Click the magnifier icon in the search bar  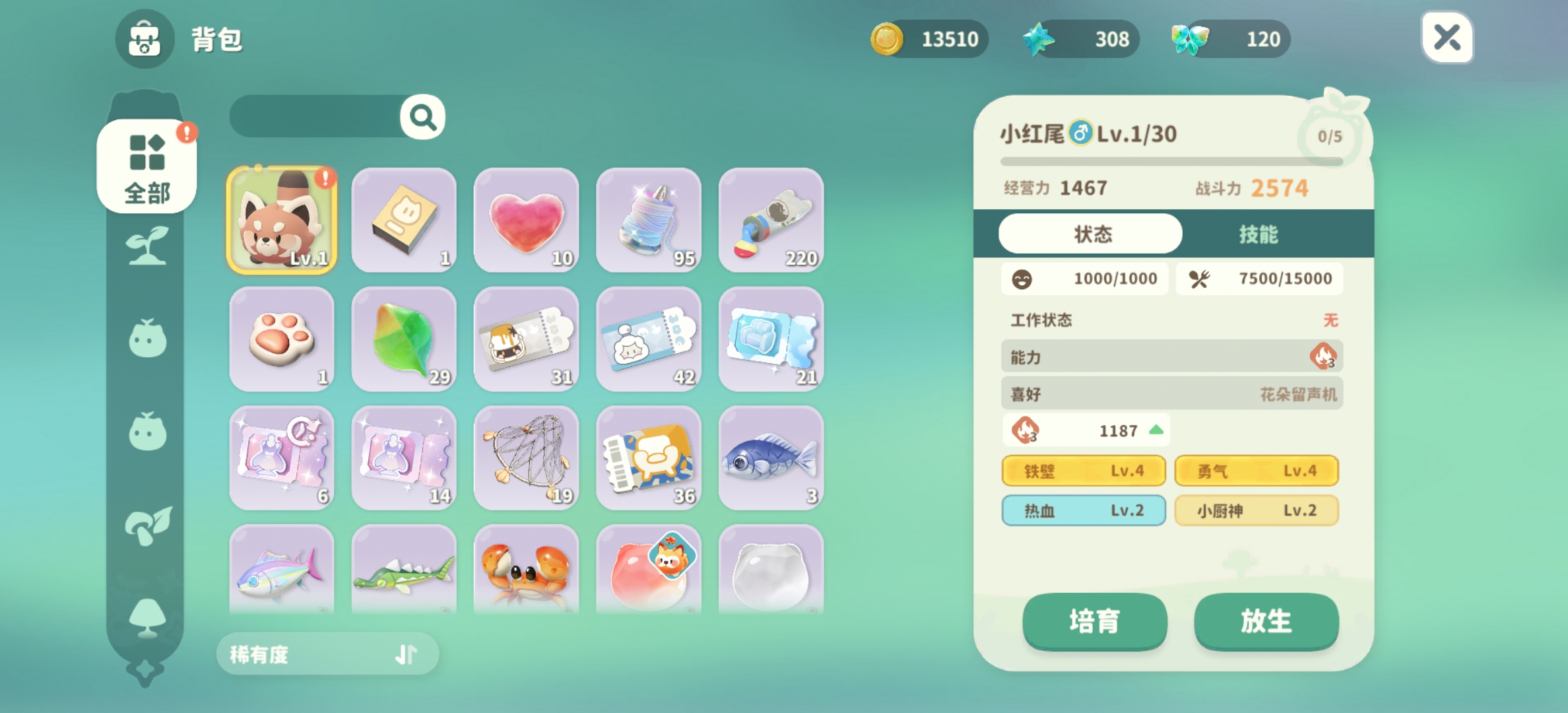[x=420, y=116]
